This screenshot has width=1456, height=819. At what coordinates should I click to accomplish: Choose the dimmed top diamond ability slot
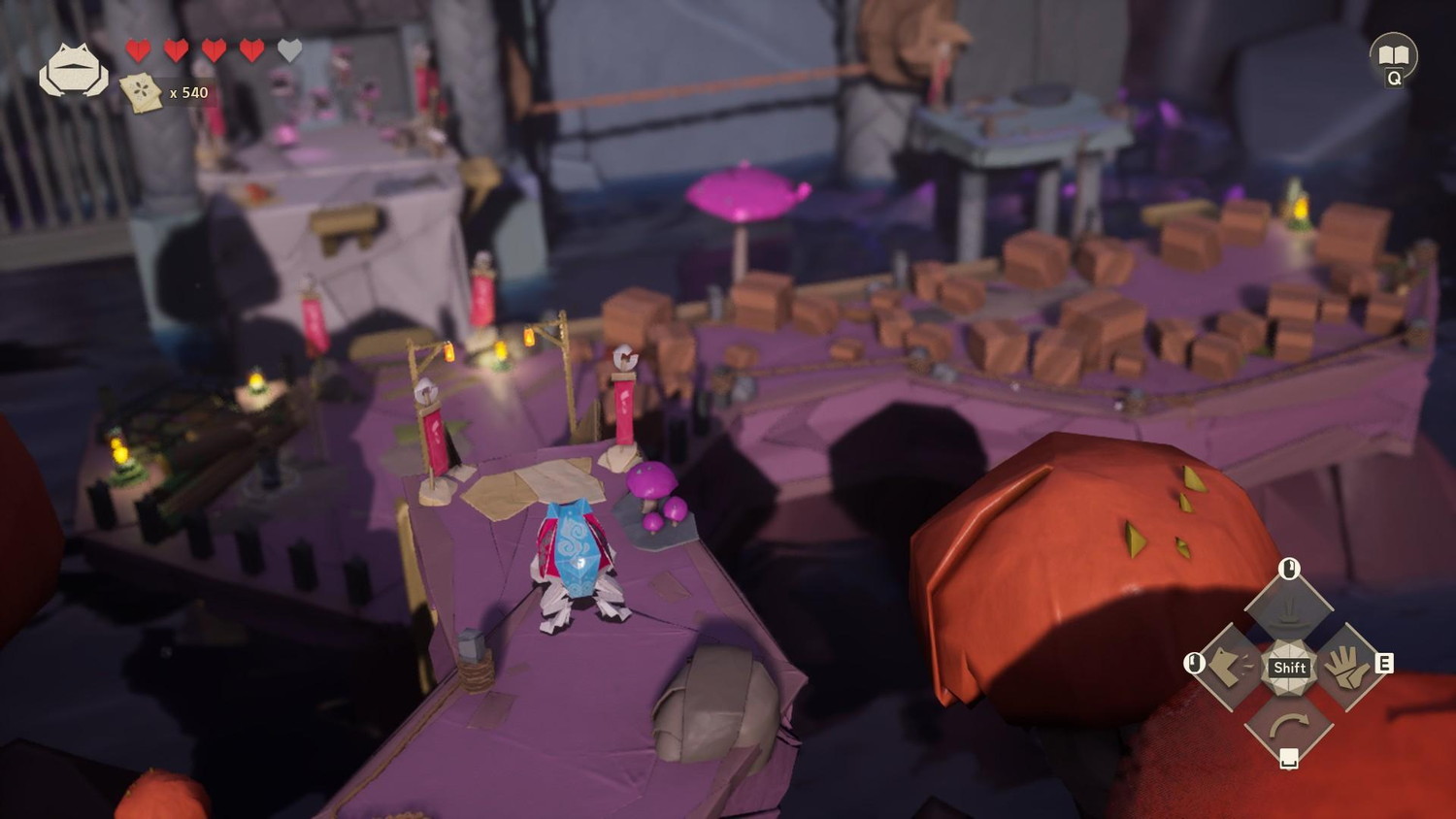tap(1289, 610)
